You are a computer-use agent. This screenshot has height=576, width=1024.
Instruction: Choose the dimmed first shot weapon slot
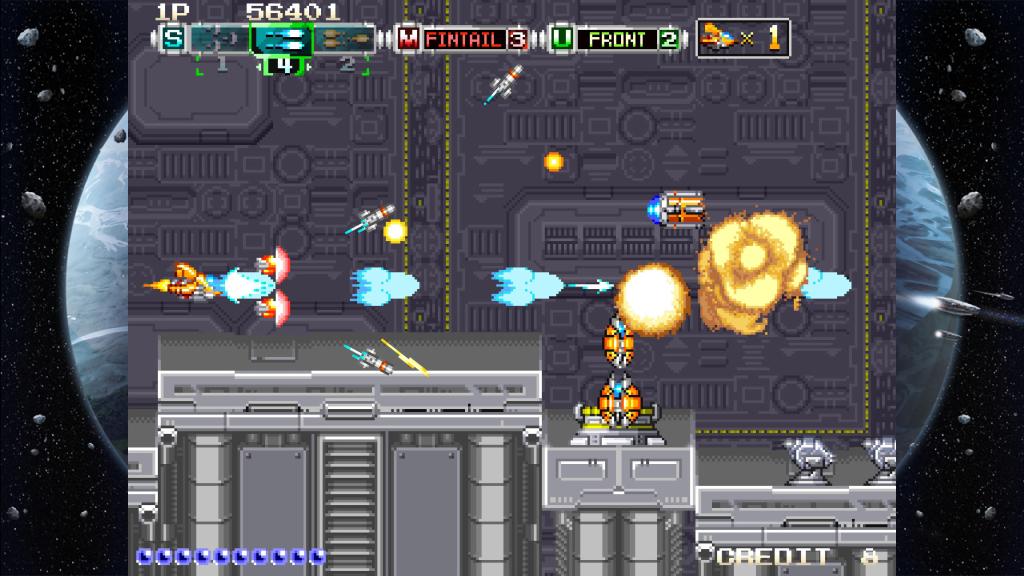219,40
